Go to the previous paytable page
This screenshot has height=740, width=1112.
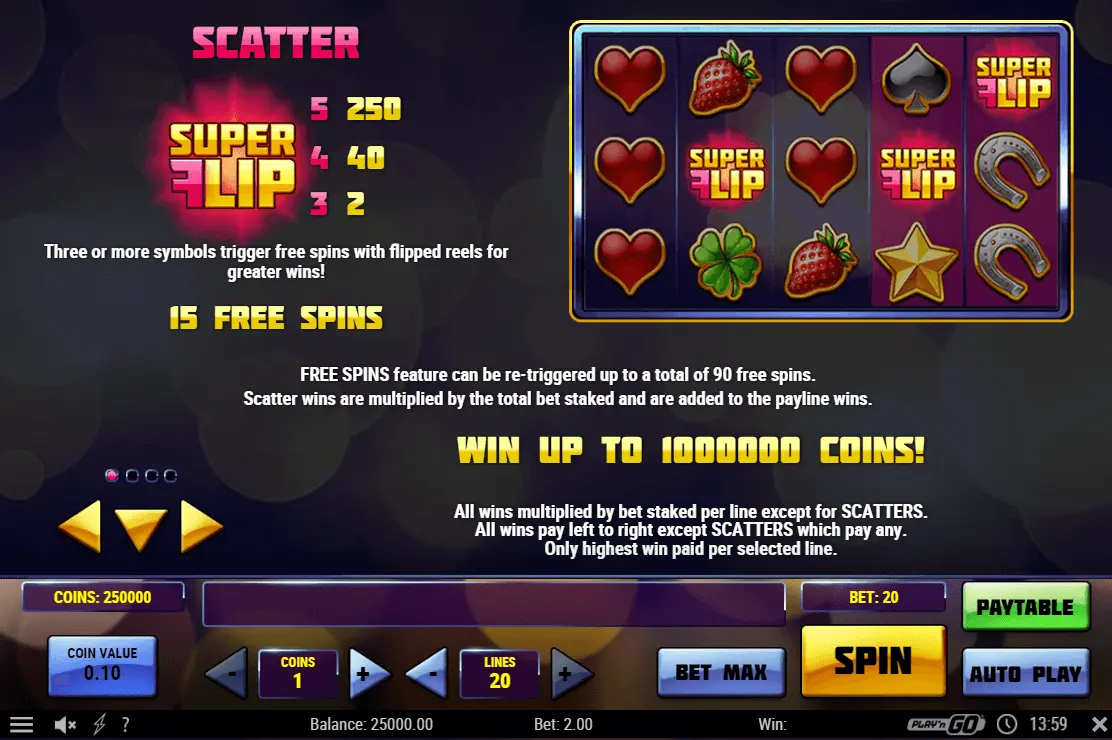click(x=80, y=526)
